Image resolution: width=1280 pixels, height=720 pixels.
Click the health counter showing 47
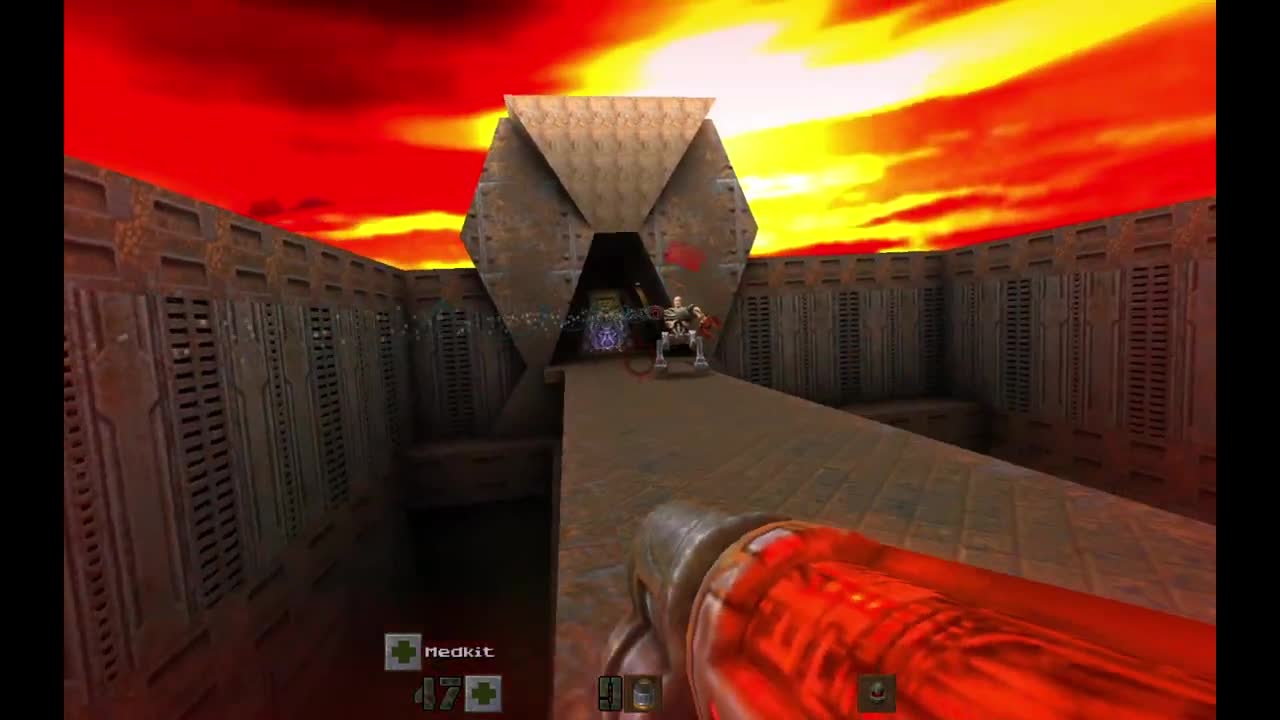pos(437,695)
